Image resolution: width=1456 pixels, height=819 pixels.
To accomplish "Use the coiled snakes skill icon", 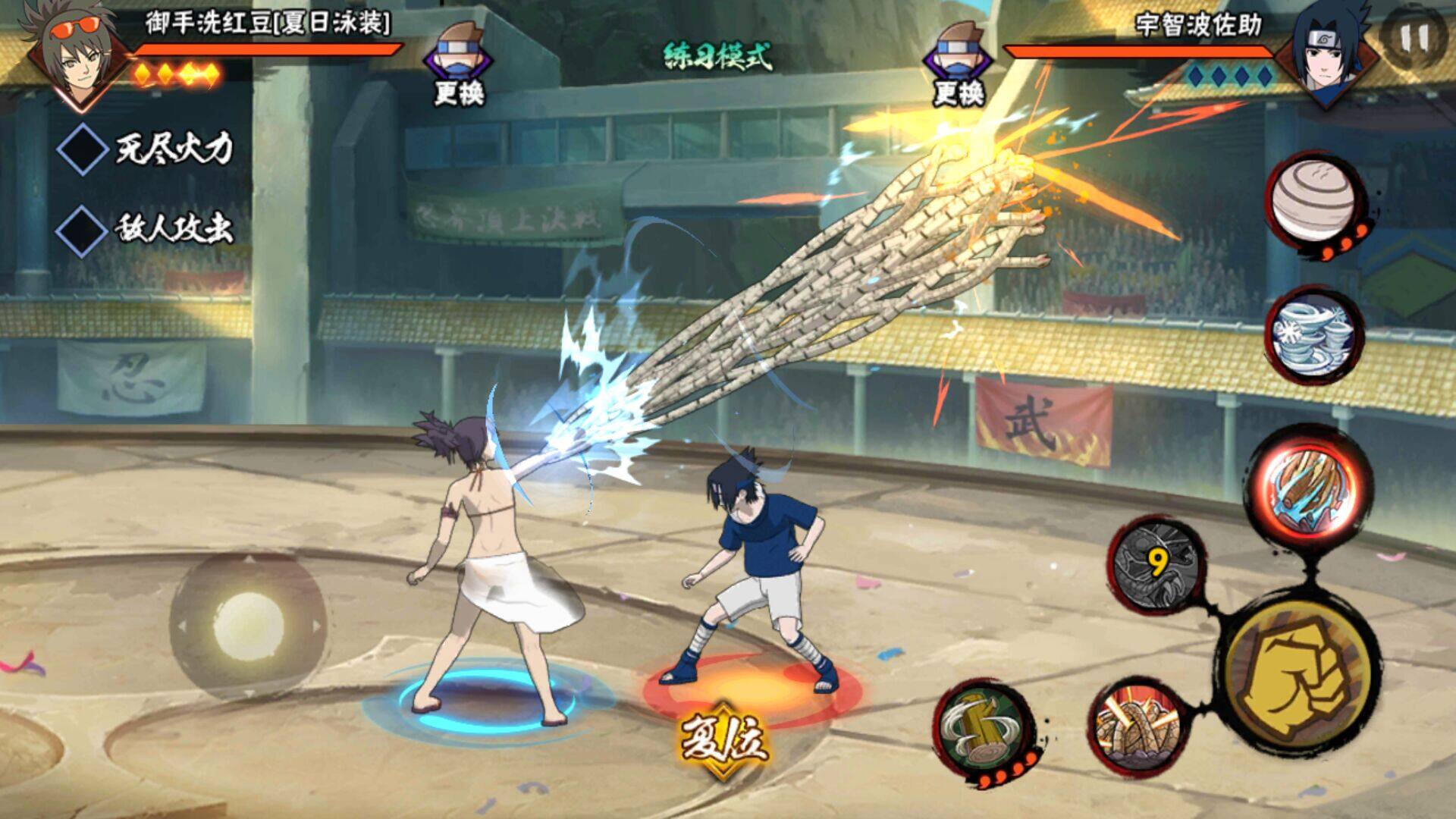I will (1137, 726).
